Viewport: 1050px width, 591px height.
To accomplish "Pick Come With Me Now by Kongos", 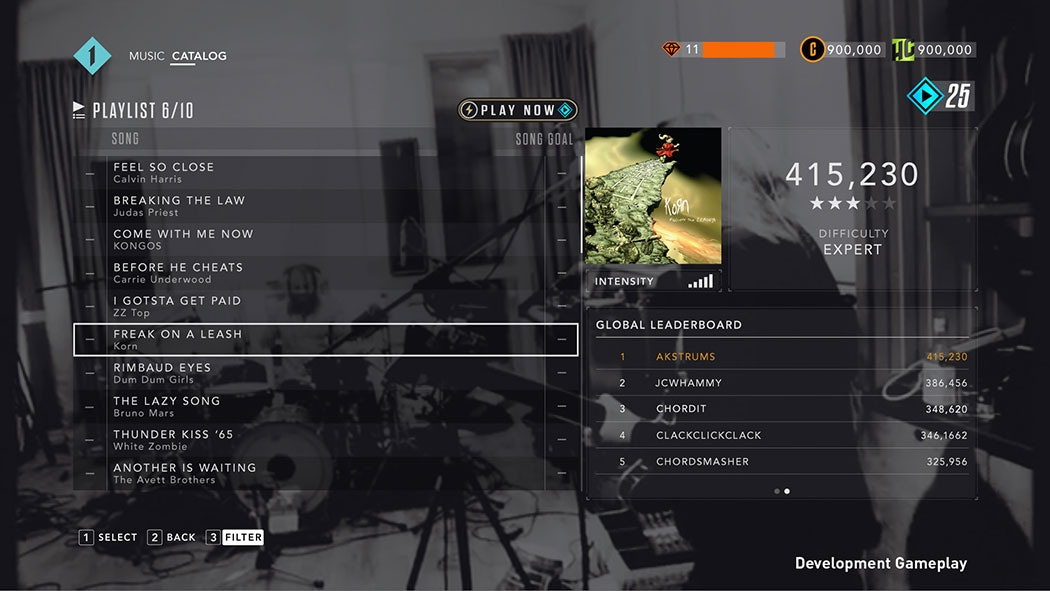I will coord(325,239).
